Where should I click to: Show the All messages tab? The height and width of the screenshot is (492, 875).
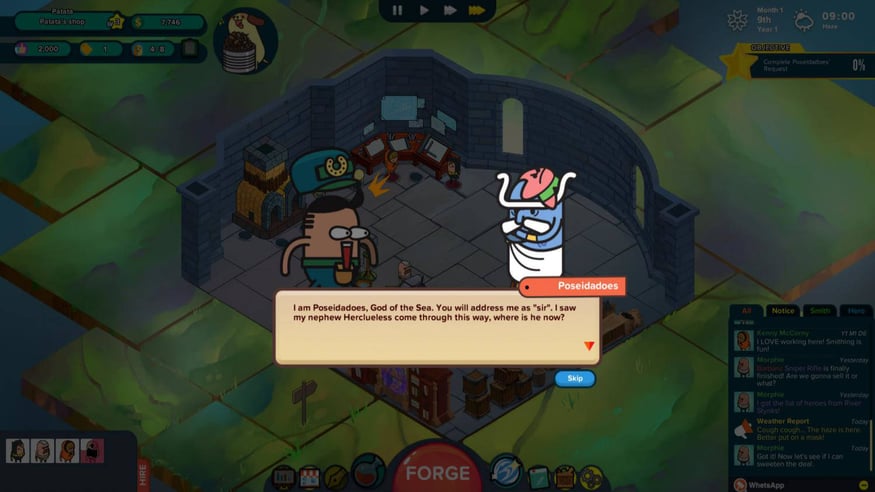tap(746, 311)
